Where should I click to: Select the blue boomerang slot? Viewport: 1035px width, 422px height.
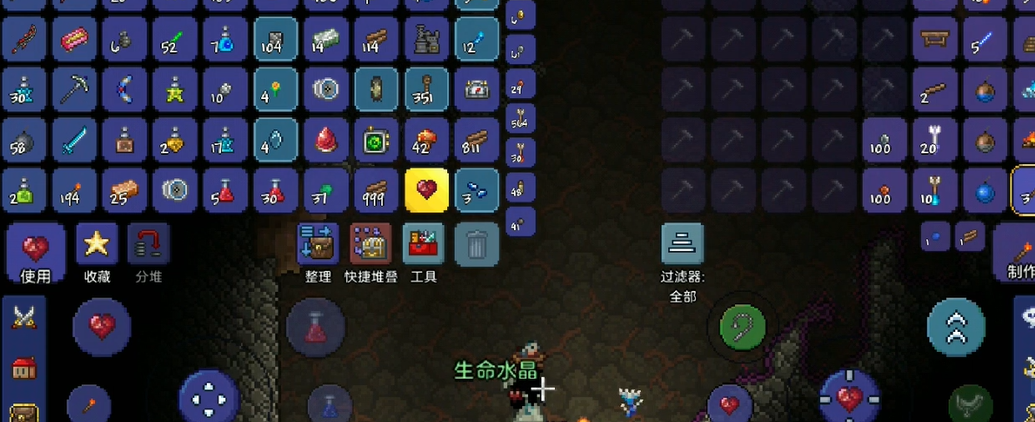click(x=125, y=90)
